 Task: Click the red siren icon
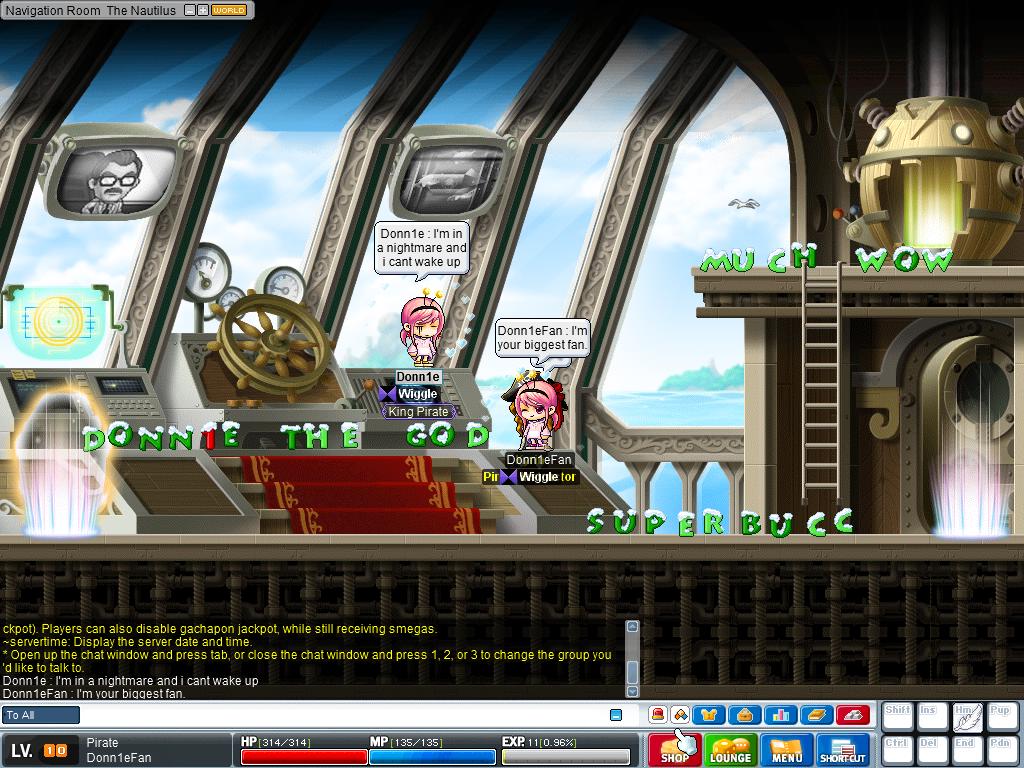pos(658,715)
